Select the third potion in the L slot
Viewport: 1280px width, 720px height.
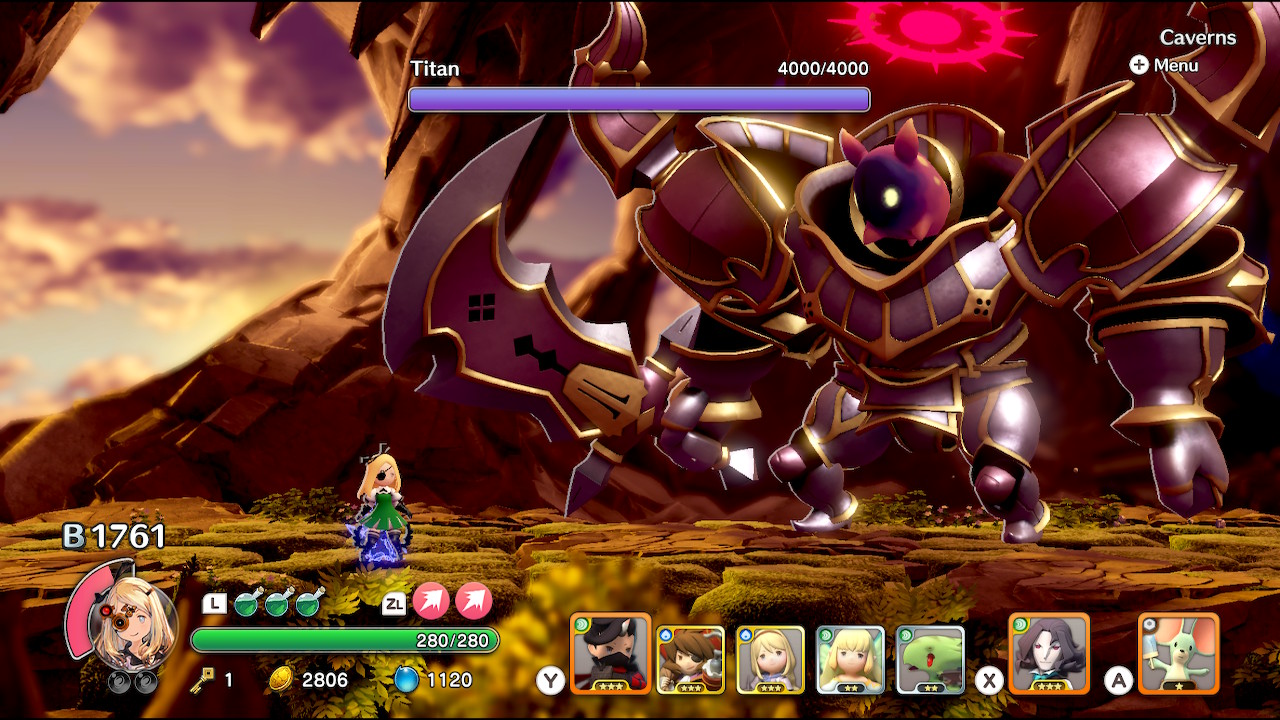coord(307,602)
